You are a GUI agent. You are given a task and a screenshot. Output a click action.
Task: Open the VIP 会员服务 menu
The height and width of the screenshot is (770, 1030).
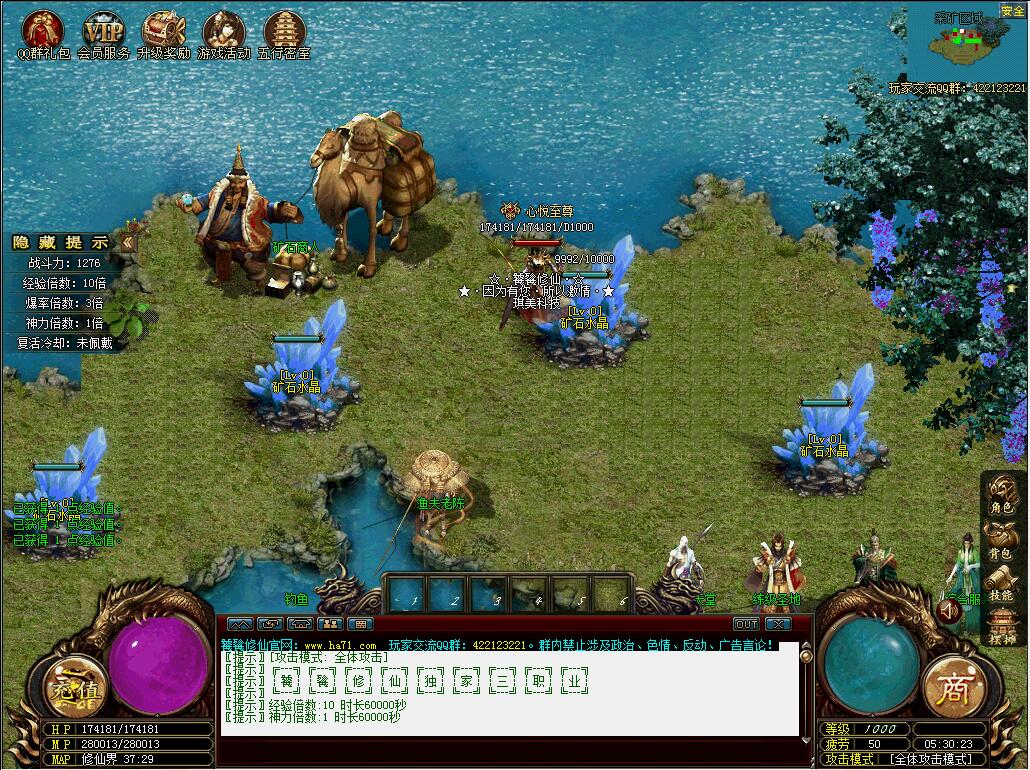tap(103, 31)
